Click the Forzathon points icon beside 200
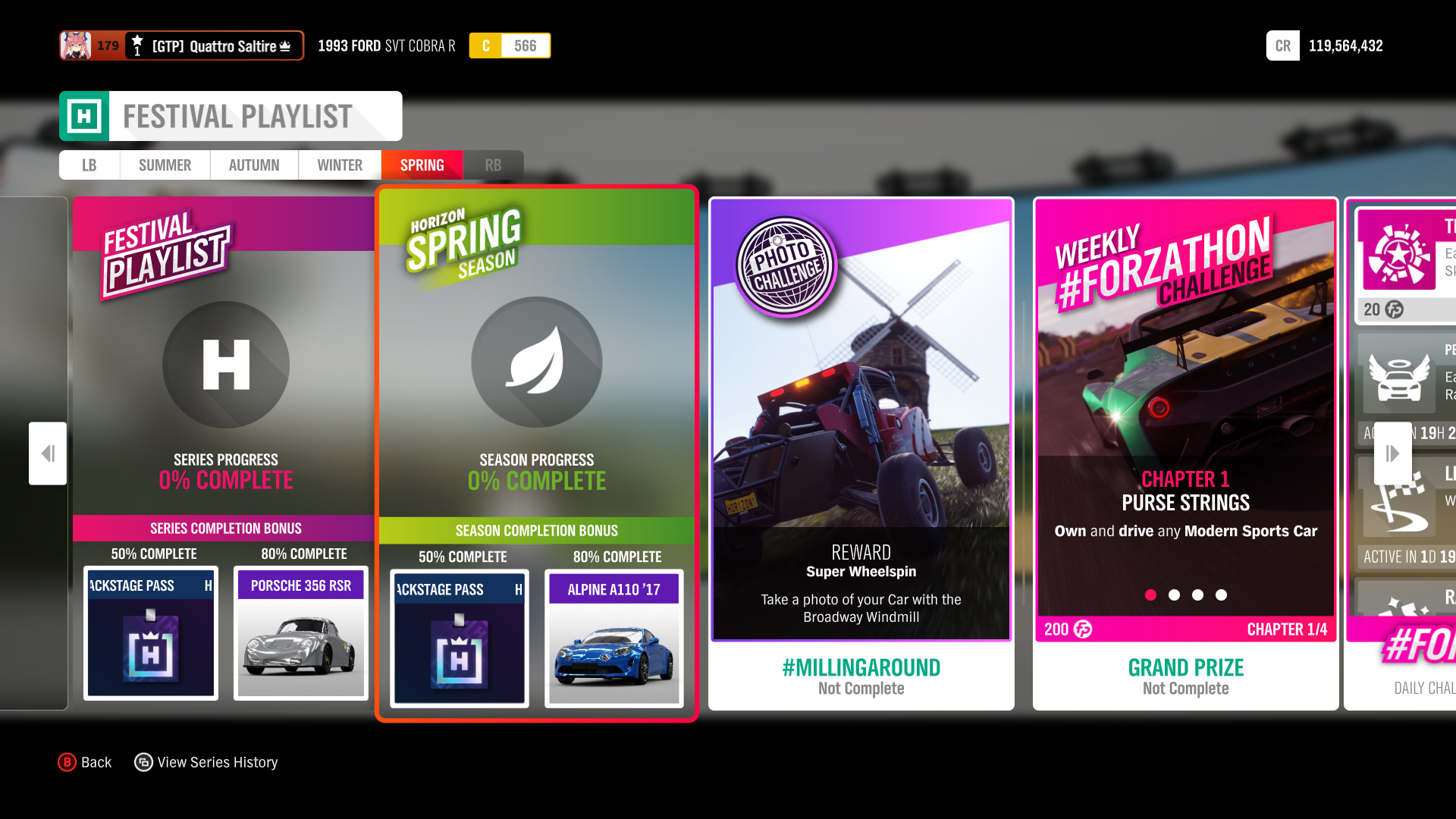Viewport: 1456px width, 819px height. tap(1082, 629)
